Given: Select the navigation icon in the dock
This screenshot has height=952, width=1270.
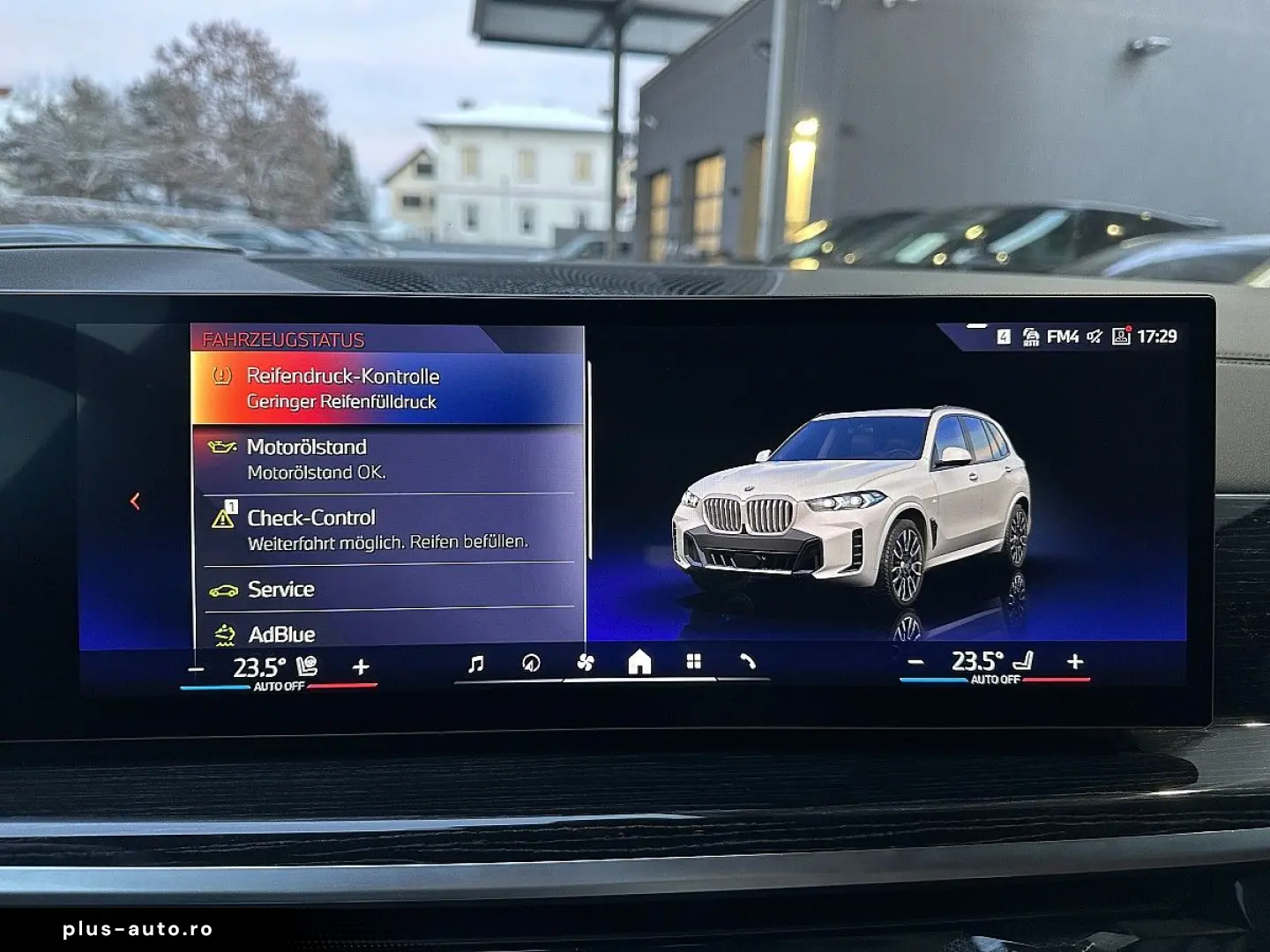Looking at the screenshot, I should [x=529, y=661].
